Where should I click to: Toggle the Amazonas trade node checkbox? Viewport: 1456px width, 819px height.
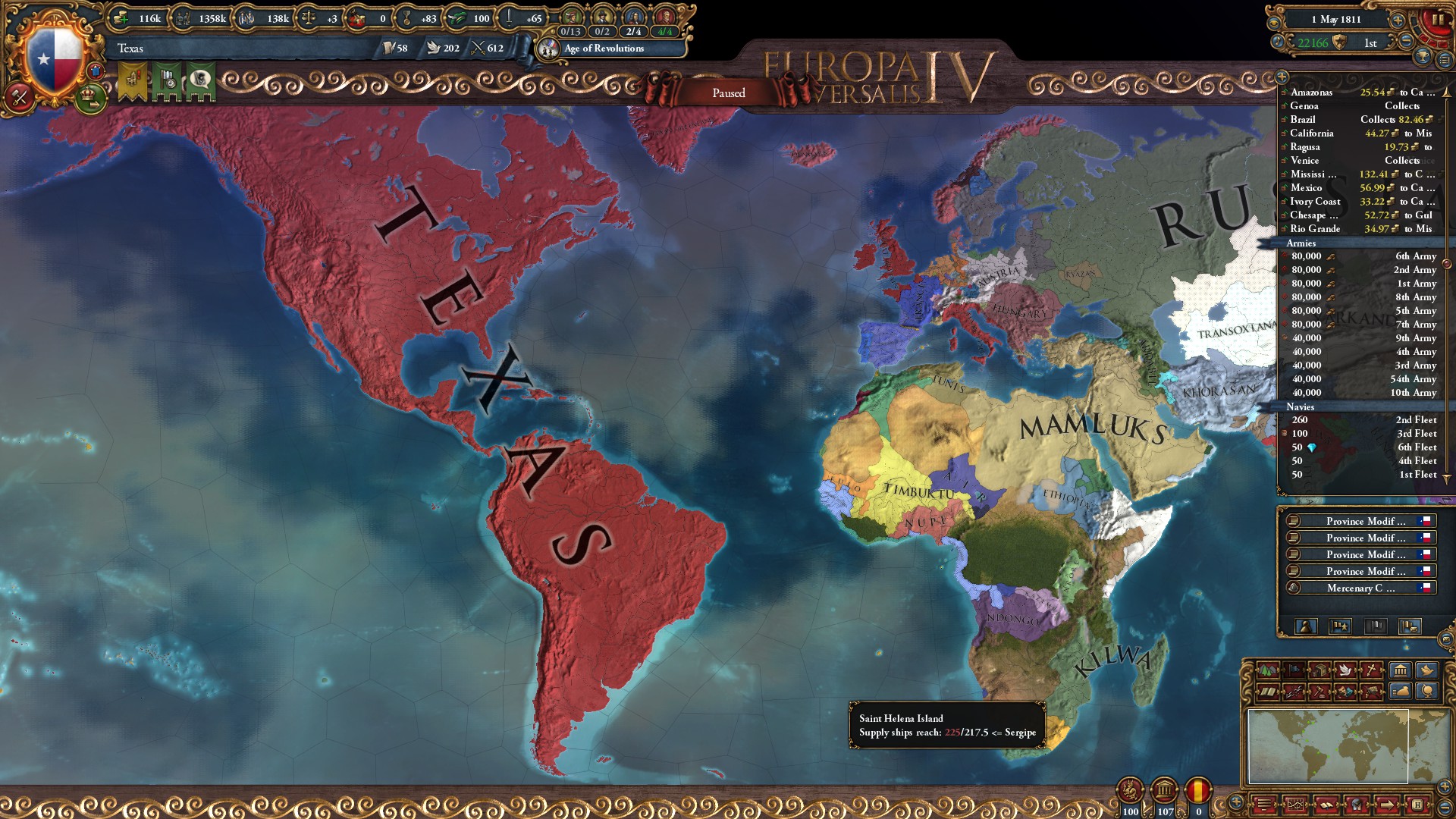1284,93
